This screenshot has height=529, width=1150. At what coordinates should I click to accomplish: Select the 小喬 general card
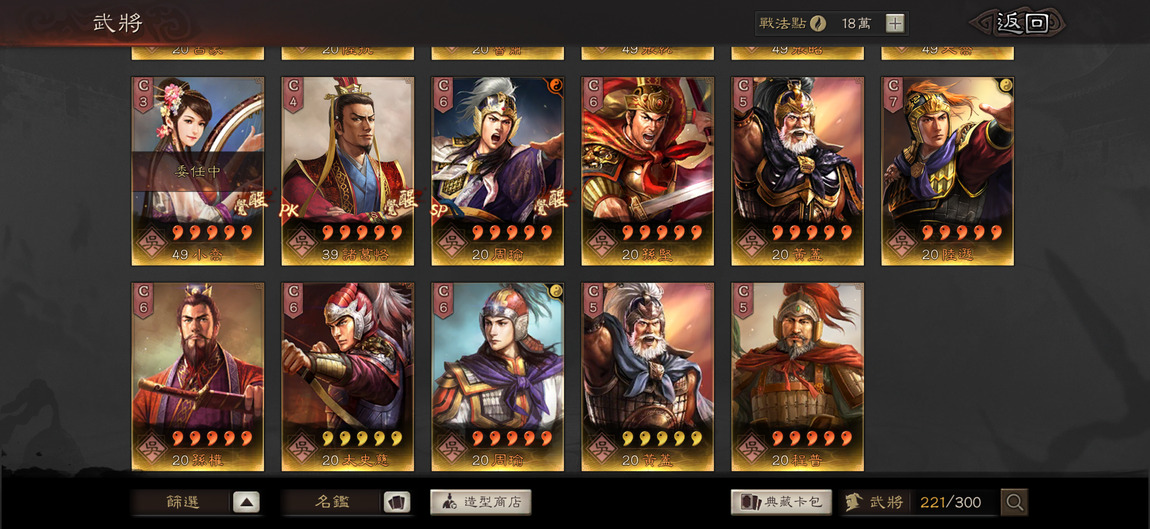coord(198,170)
